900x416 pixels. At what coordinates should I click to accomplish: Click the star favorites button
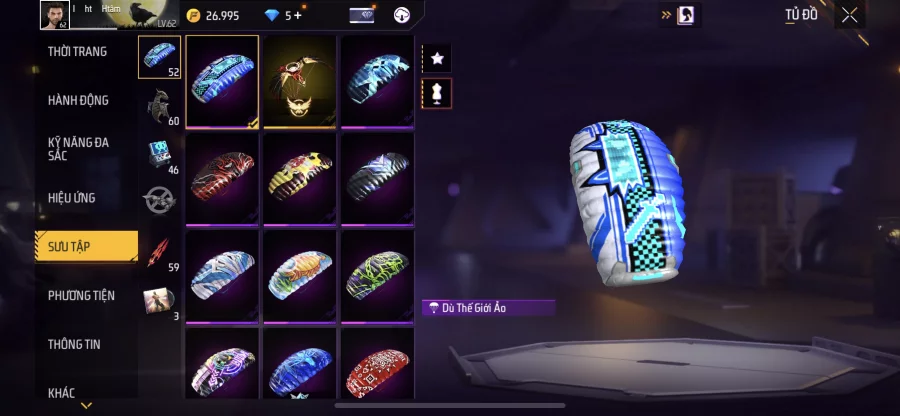coord(437,58)
